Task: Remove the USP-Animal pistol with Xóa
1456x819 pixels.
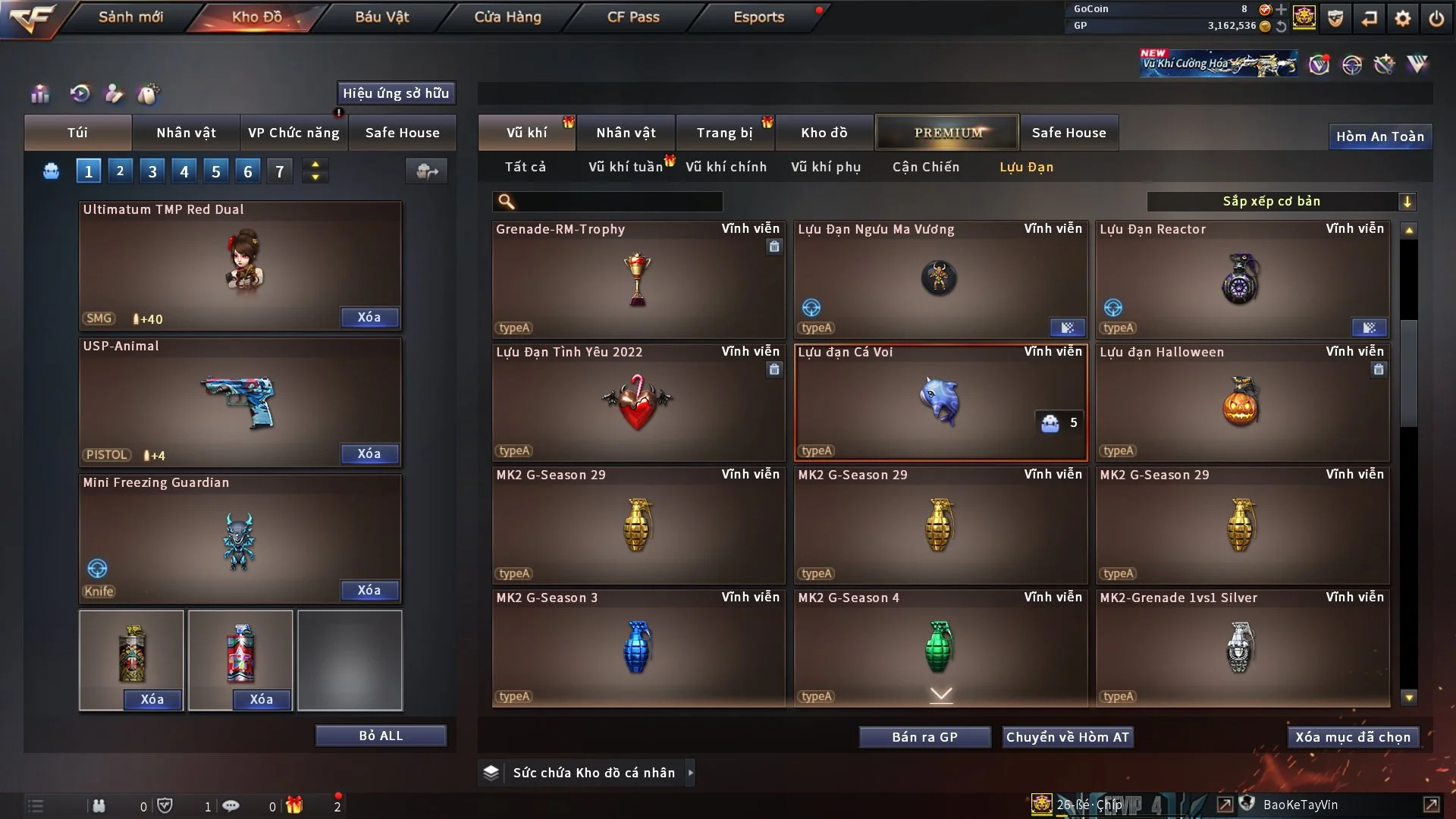Action: click(x=369, y=453)
